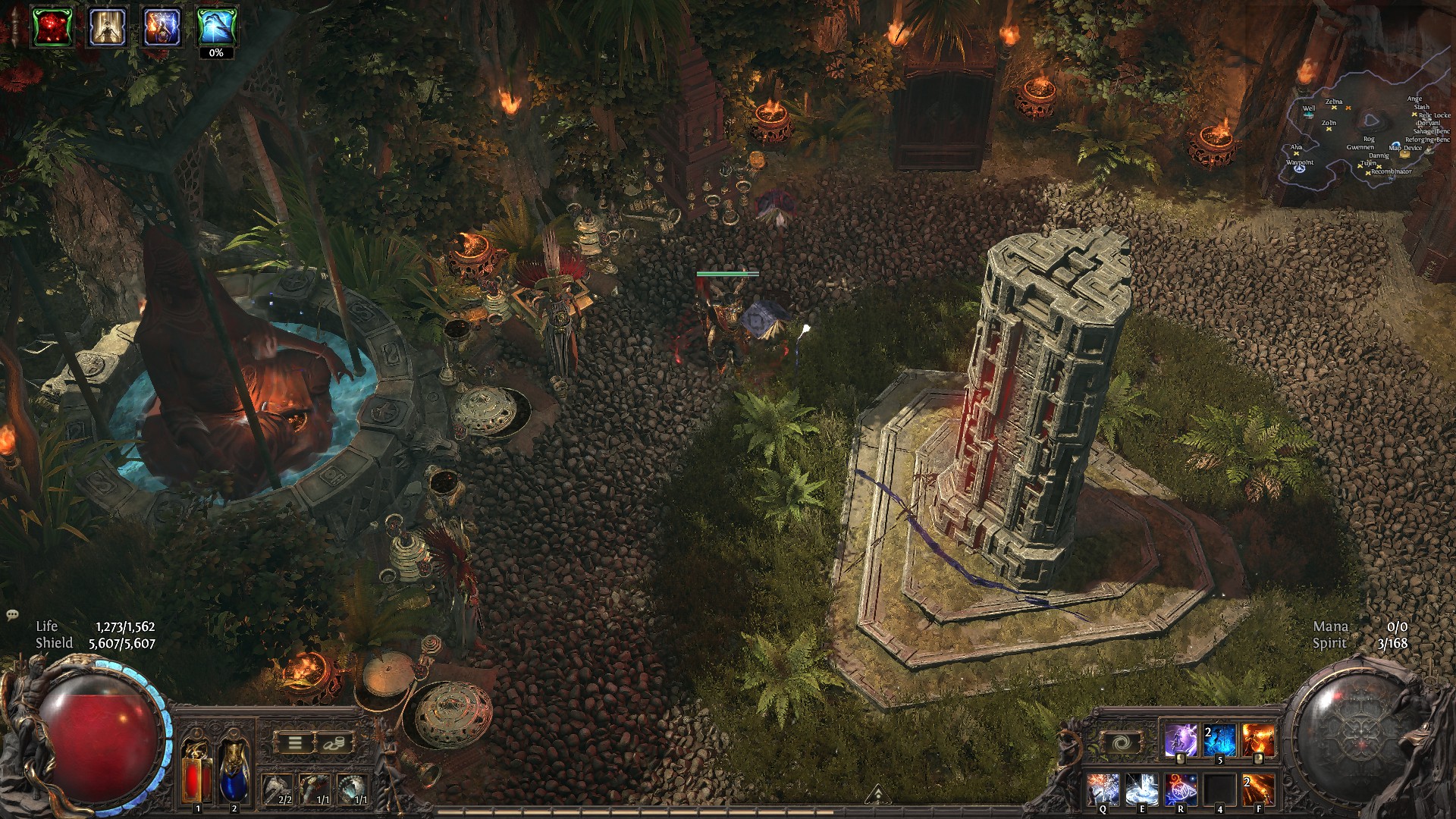This screenshot has width=1456, height=819.
Task: Select the axe charm slot showing 2/2
Action: pos(278,789)
